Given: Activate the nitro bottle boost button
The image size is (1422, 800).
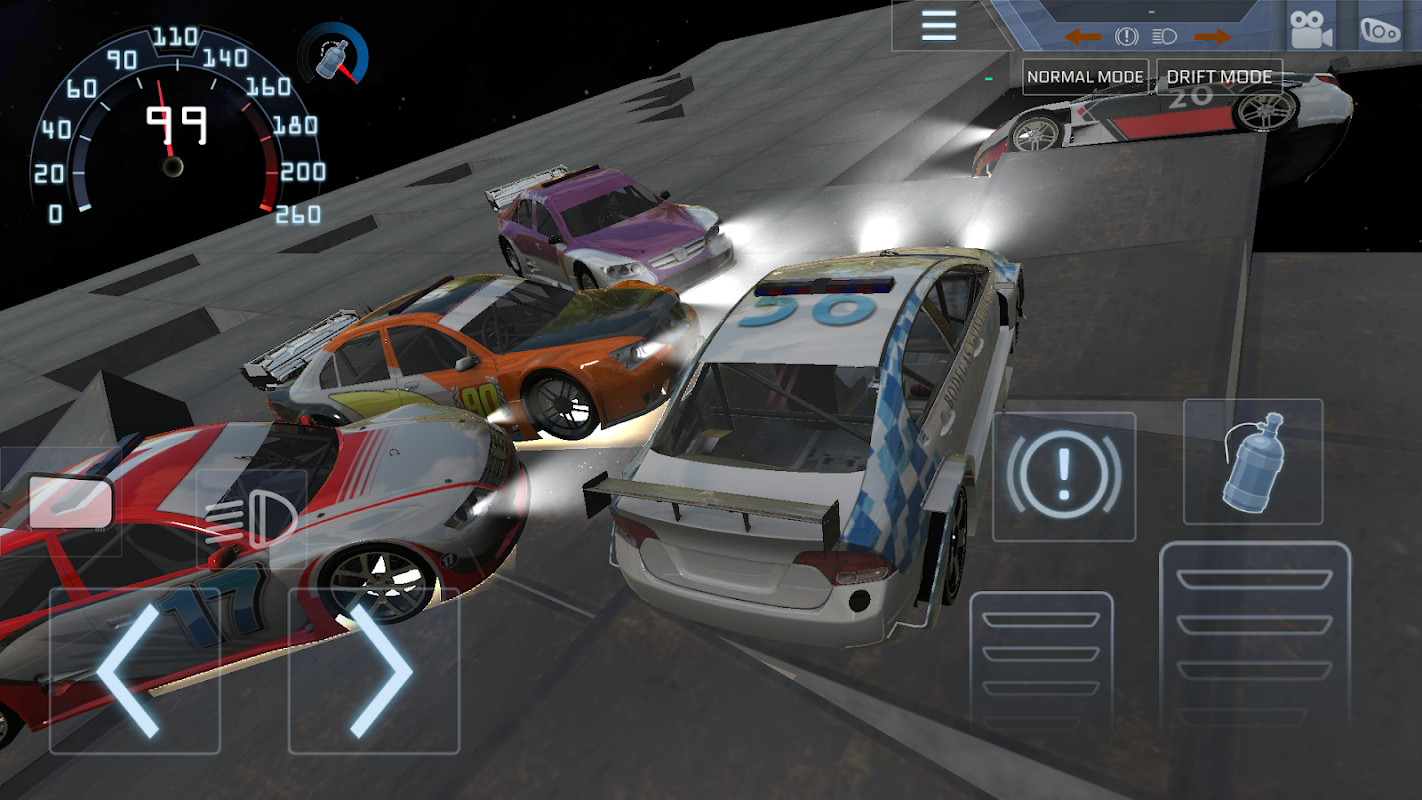Looking at the screenshot, I should pyautogui.click(x=1253, y=462).
